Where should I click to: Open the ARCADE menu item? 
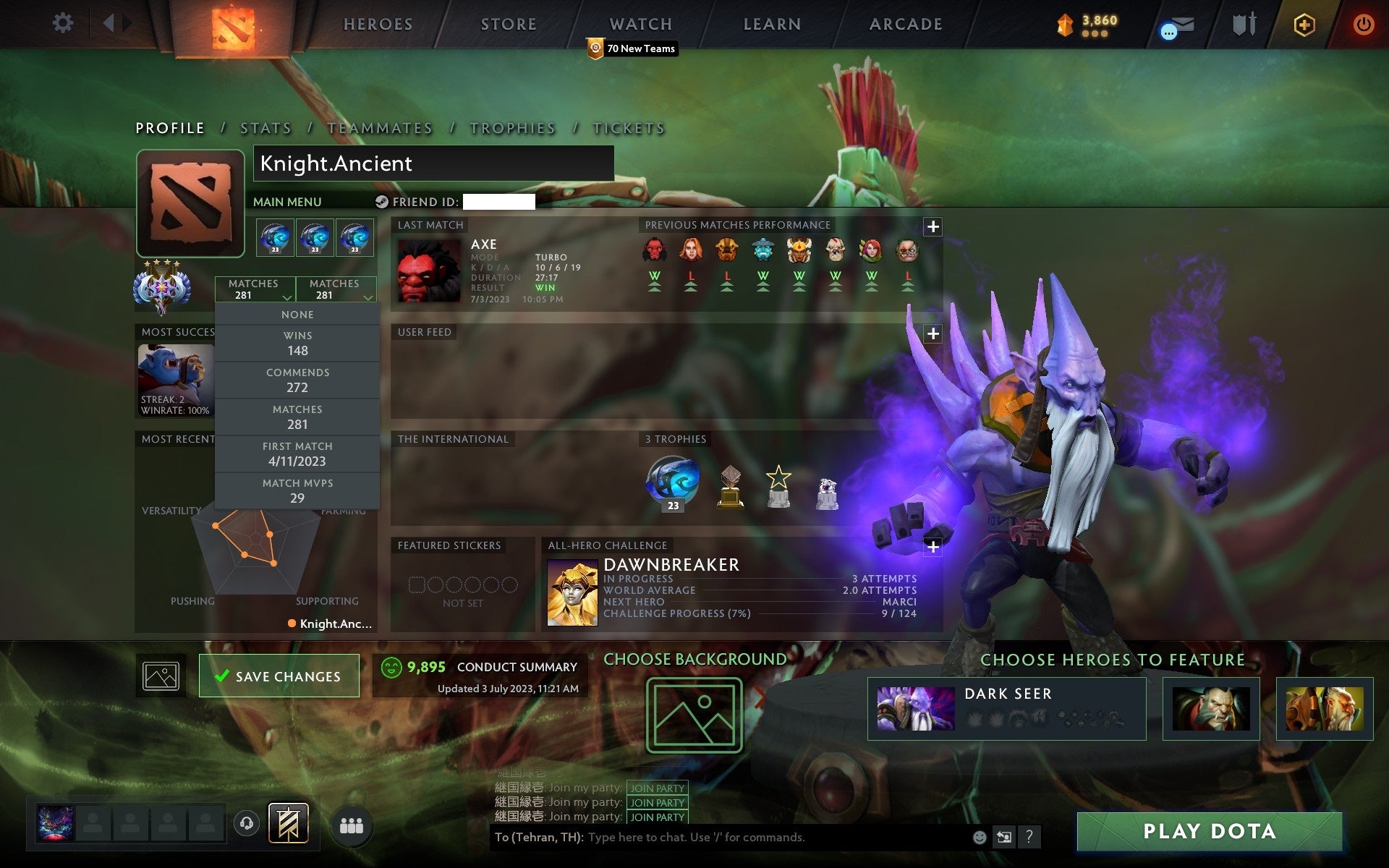(x=905, y=24)
